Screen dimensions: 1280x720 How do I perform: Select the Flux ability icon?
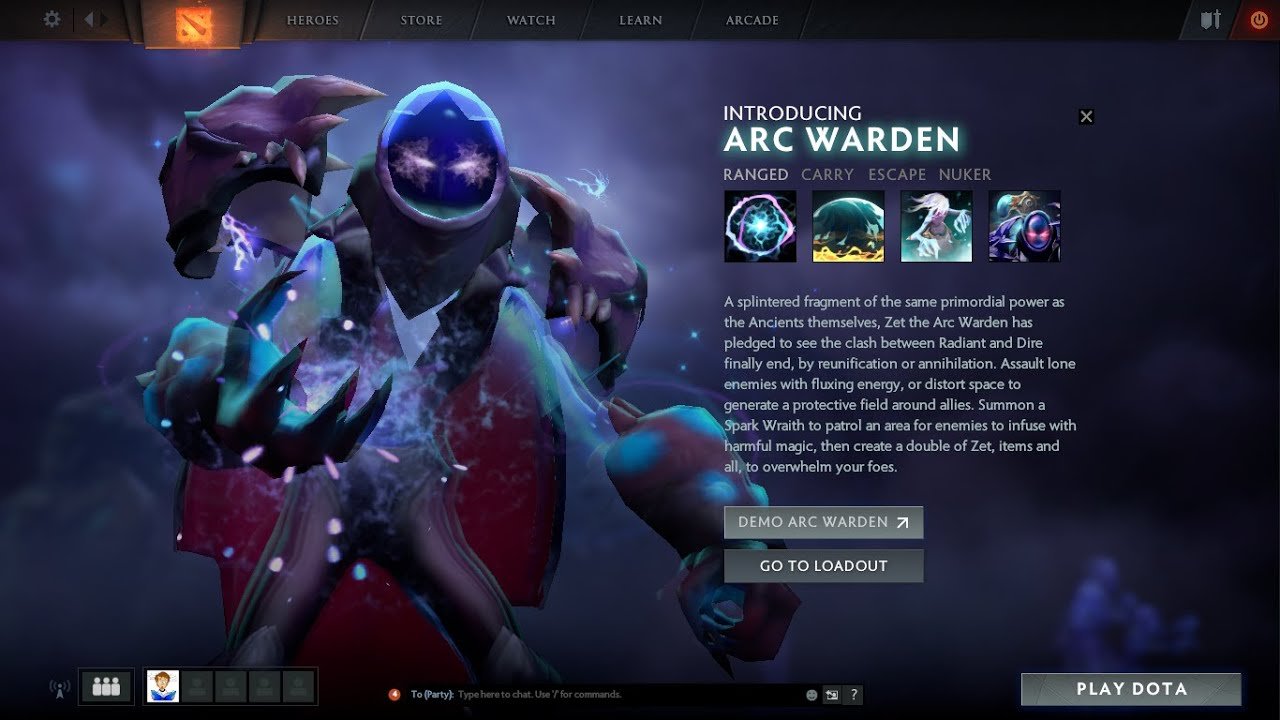click(760, 226)
